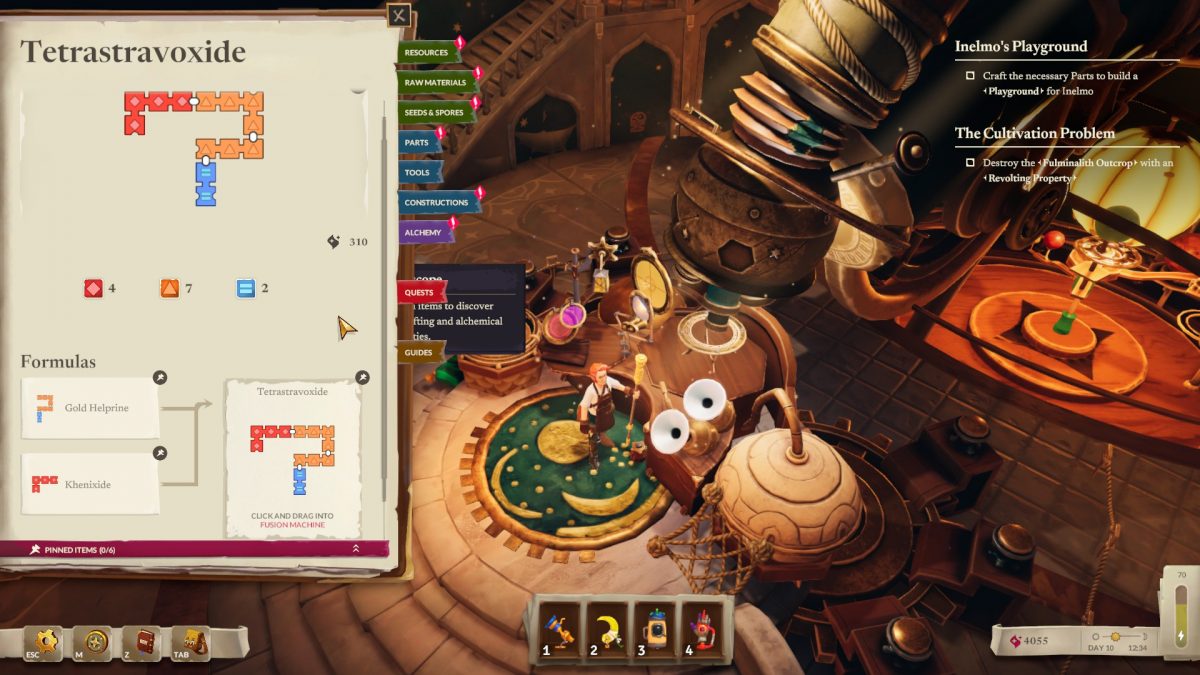Viewport: 1200px width, 675px height.
Task: Select the Gold Helprine formula card
Action: coord(90,407)
